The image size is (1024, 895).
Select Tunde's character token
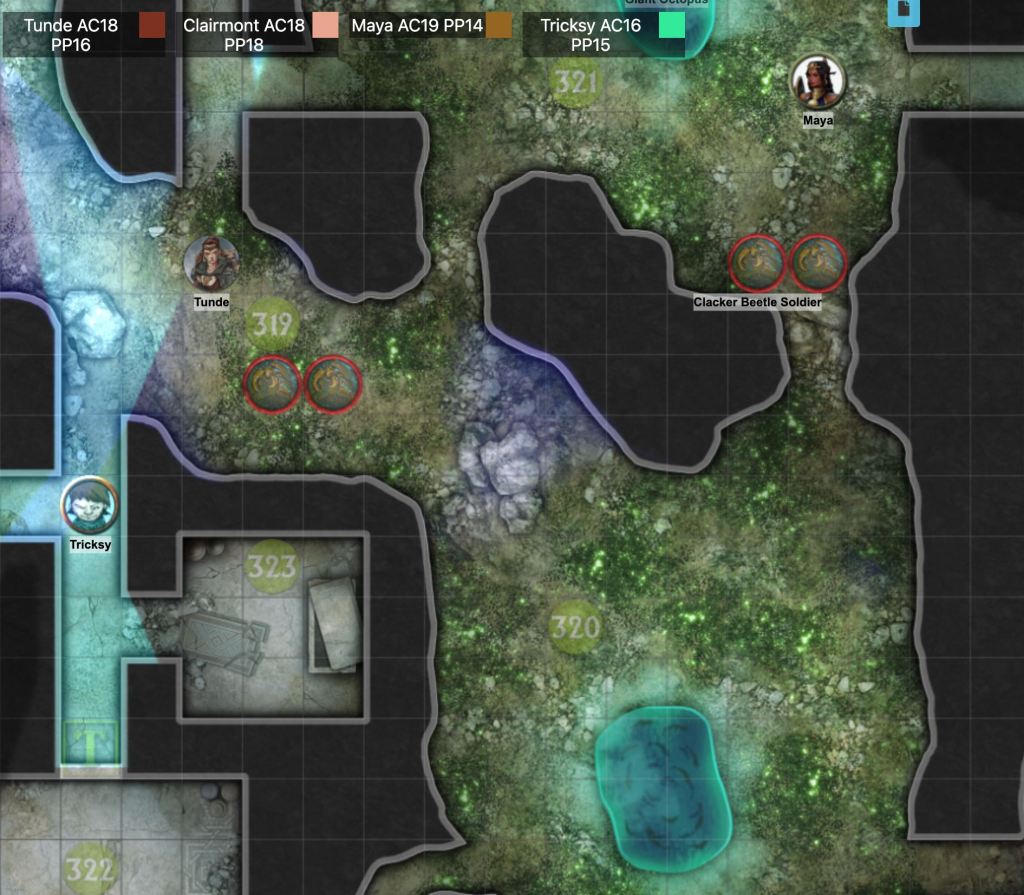click(211, 263)
